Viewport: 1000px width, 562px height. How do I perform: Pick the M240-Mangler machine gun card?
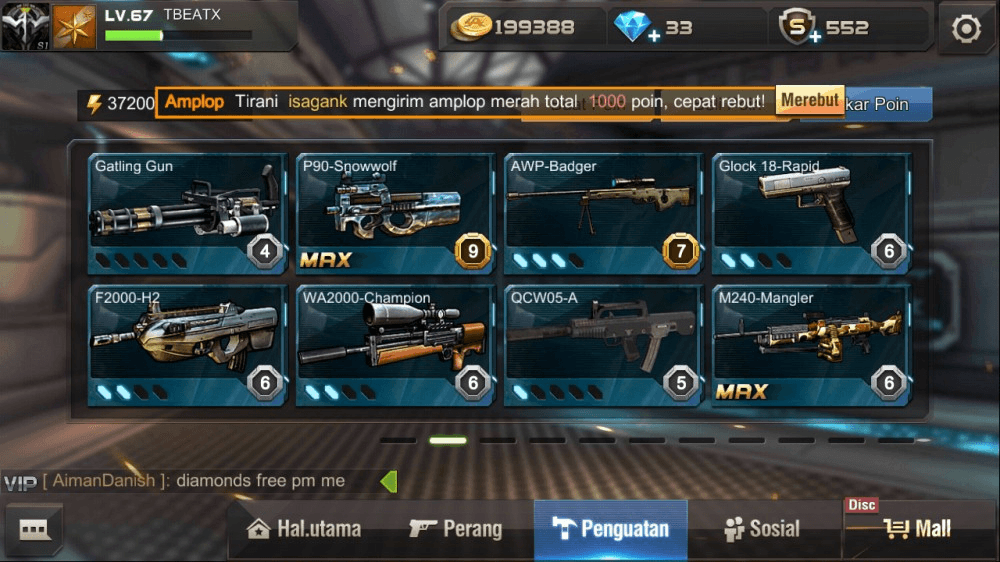pos(811,345)
